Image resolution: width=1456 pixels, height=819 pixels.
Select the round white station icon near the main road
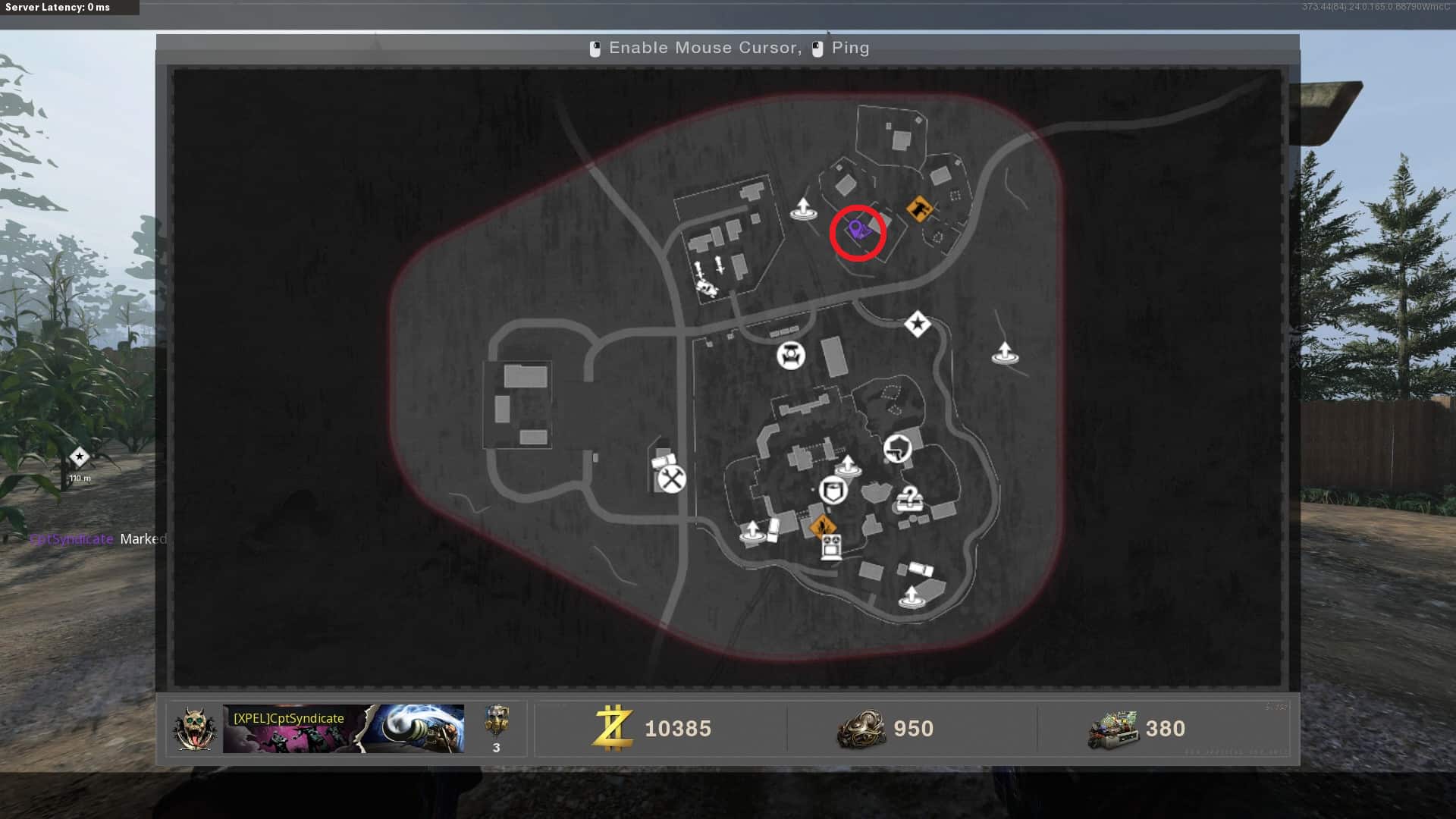[x=791, y=355]
